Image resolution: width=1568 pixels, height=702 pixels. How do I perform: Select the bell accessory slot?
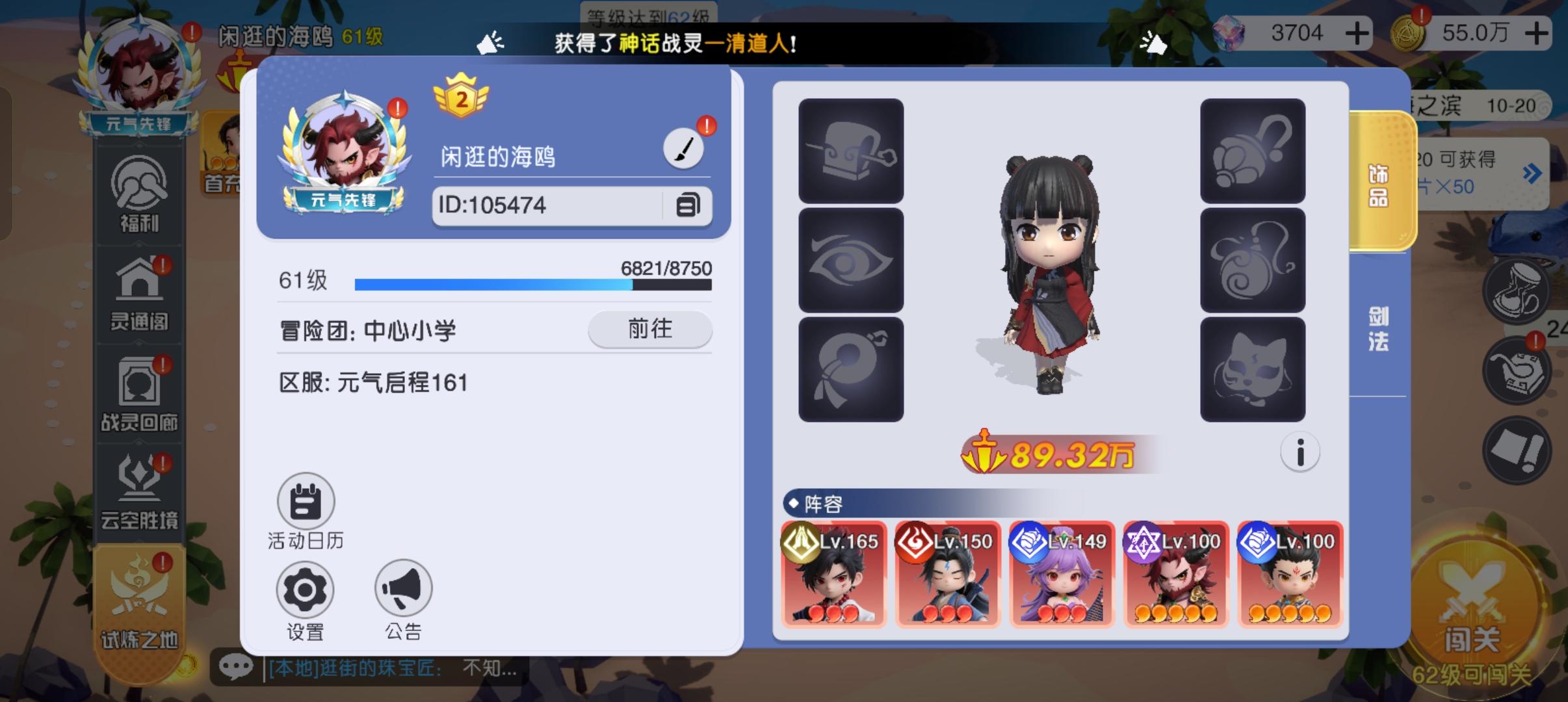tap(1253, 149)
